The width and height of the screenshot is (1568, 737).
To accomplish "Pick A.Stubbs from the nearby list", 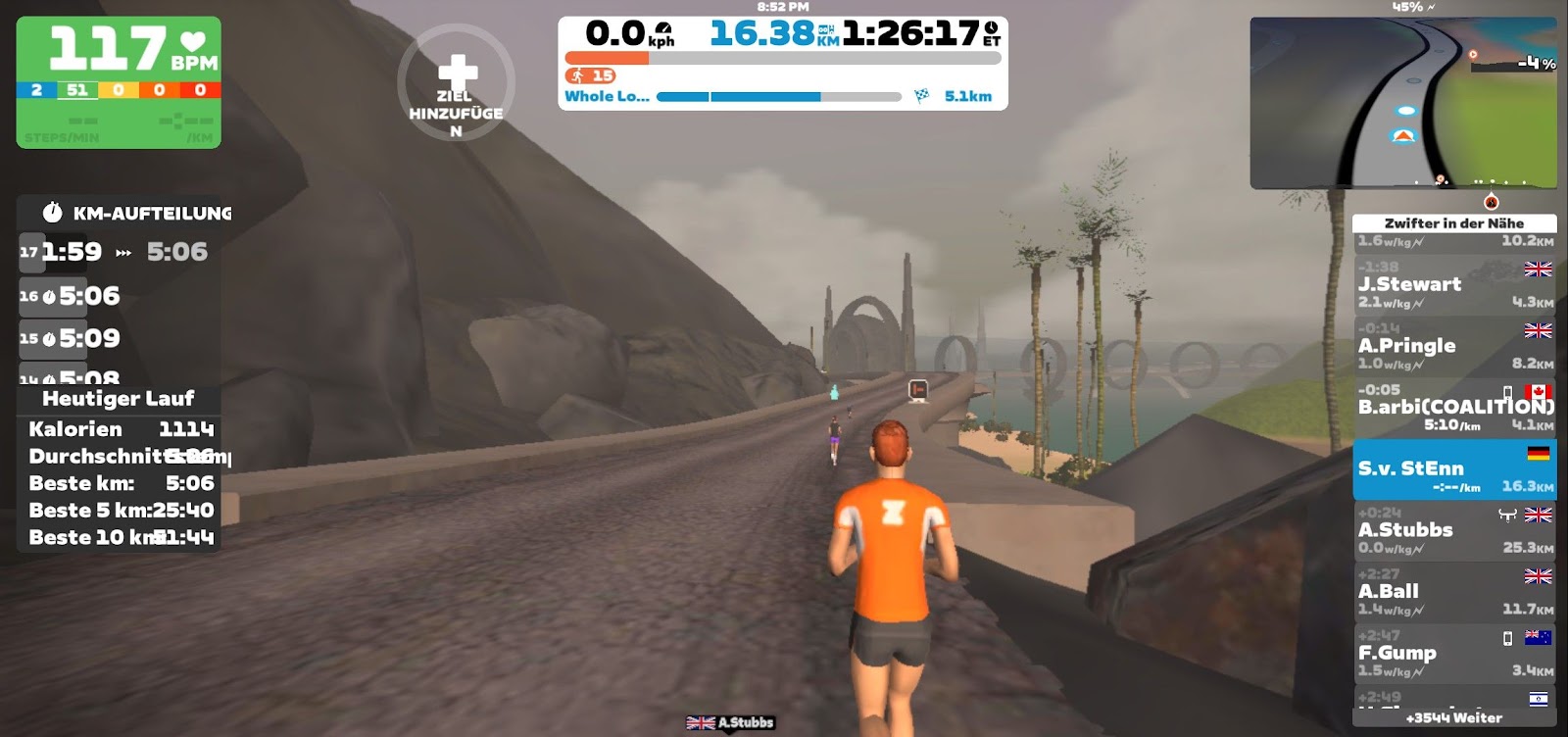I will (x=1453, y=531).
